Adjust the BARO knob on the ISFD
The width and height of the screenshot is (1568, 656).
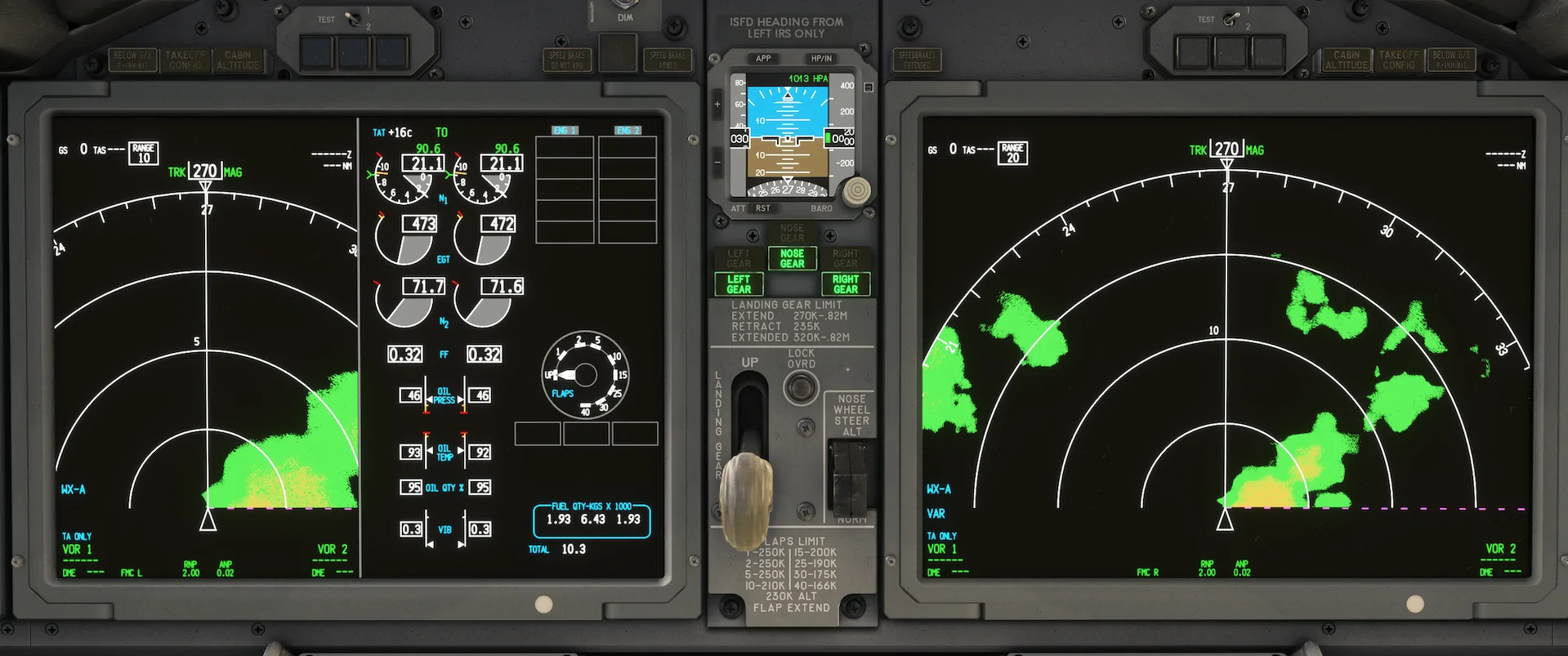point(856,192)
